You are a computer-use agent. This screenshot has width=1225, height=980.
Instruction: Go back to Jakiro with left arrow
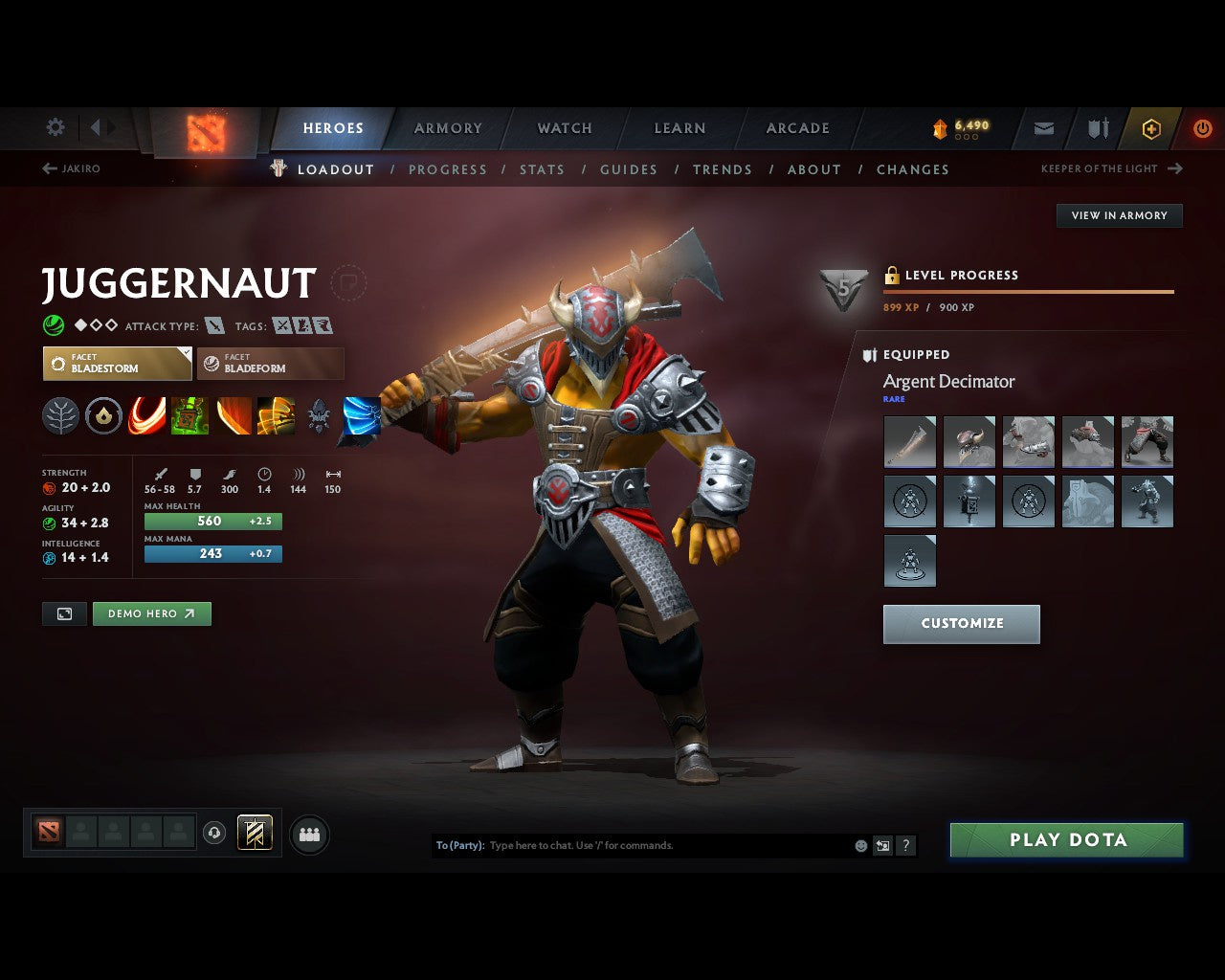click(48, 168)
